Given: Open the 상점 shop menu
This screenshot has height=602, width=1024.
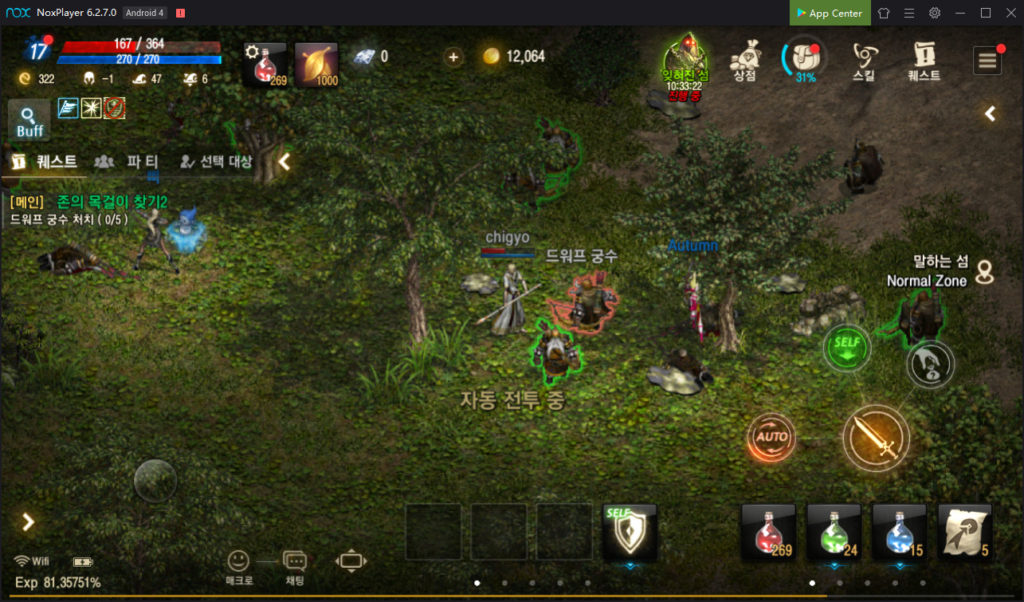Looking at the screenshot, I should coord(743,60).
